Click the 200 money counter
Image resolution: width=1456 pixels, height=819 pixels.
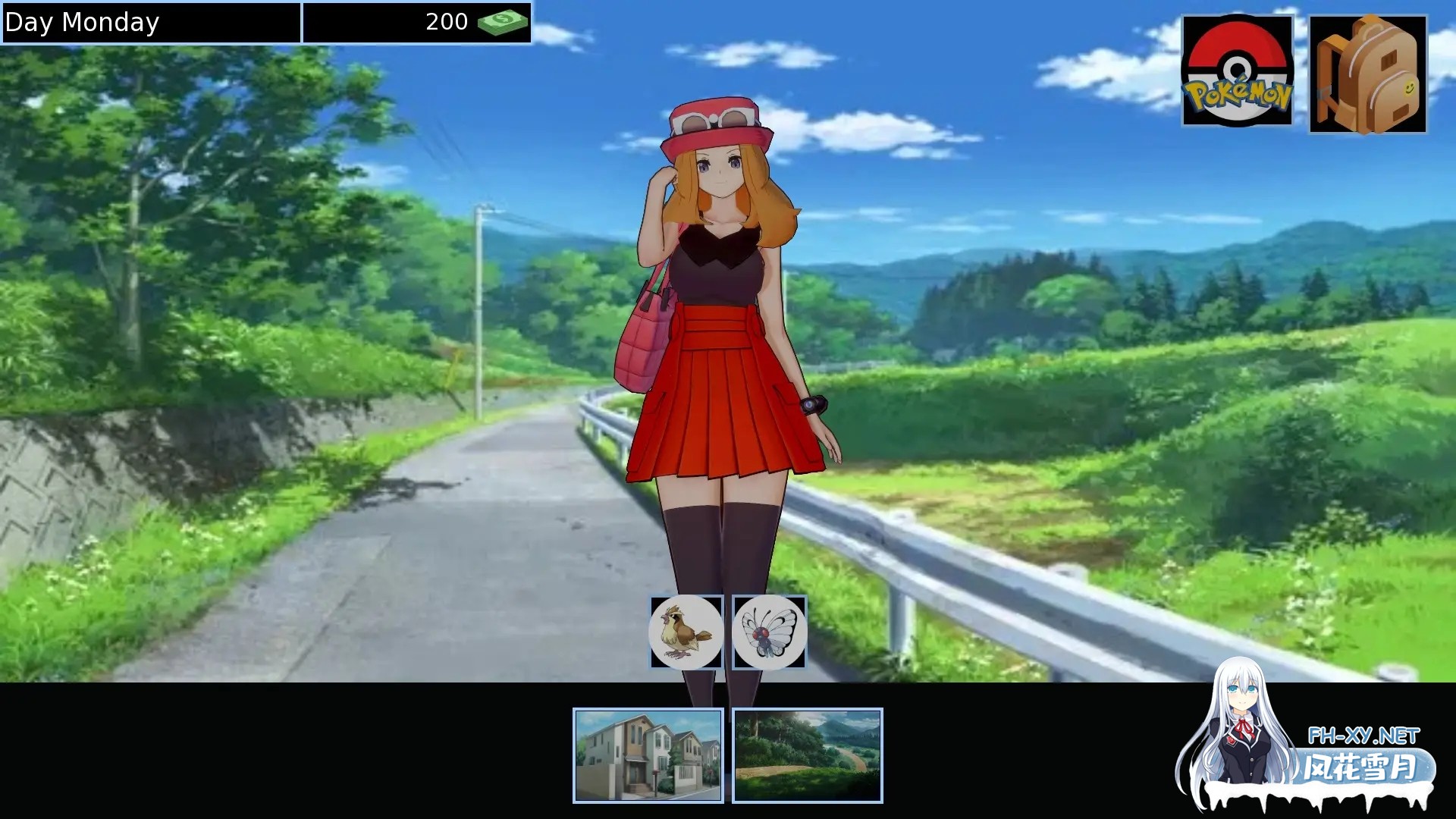447,22
